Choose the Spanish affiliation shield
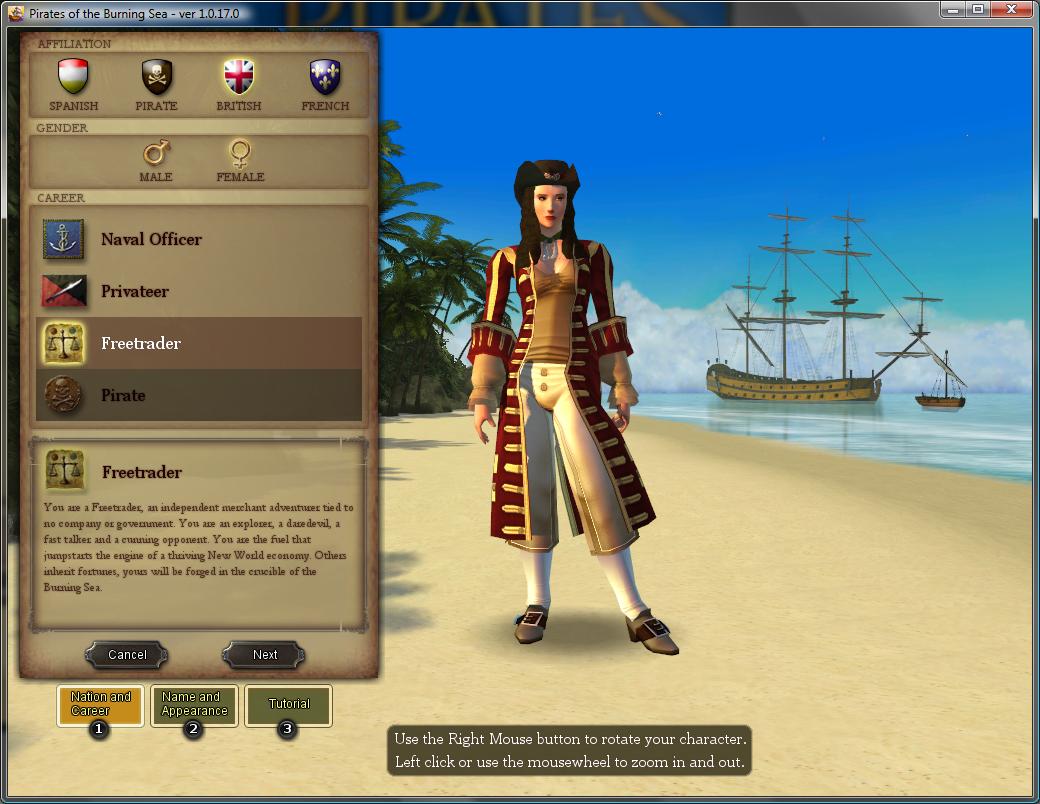The height and width of the screenshot is (804, 1040). (74, 77)
